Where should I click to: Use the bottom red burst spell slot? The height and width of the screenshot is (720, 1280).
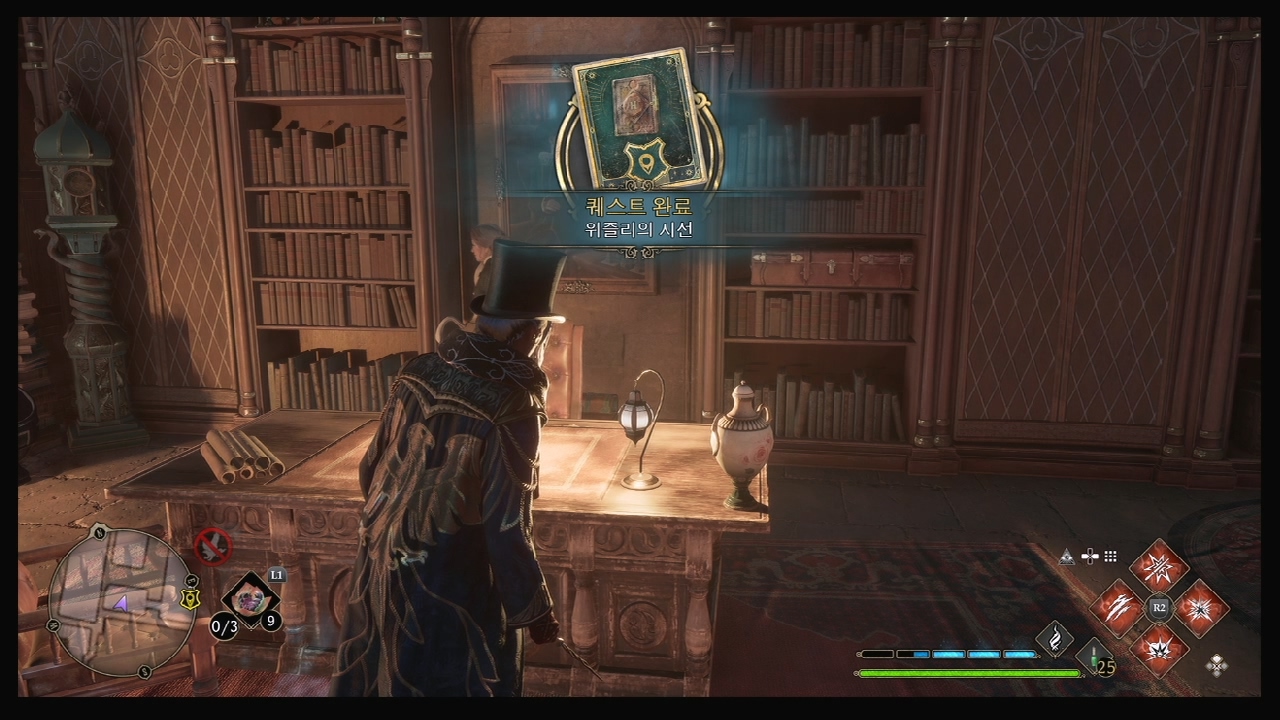[1159, 647]
